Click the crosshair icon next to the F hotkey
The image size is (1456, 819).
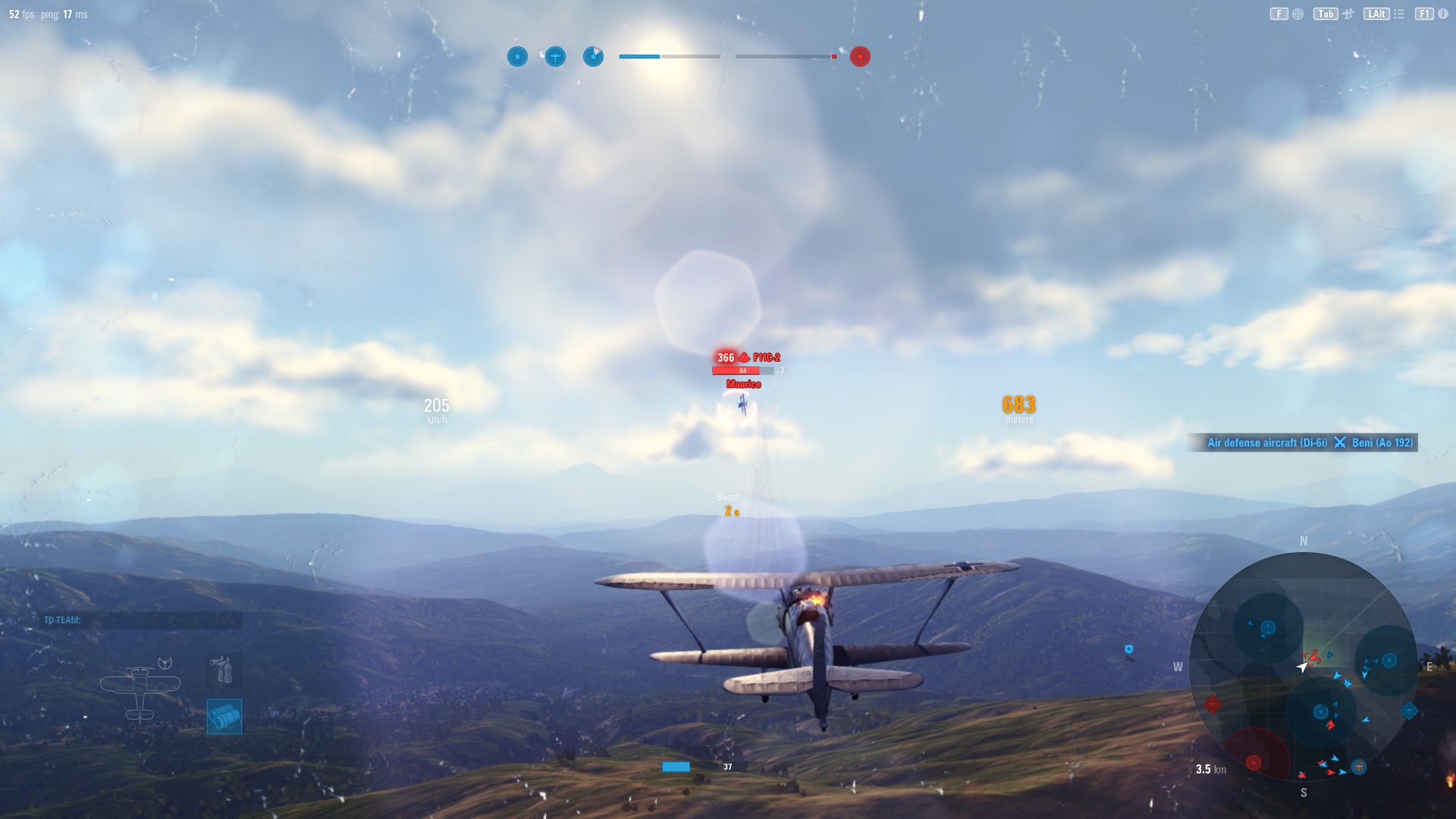pos(1297,13)
